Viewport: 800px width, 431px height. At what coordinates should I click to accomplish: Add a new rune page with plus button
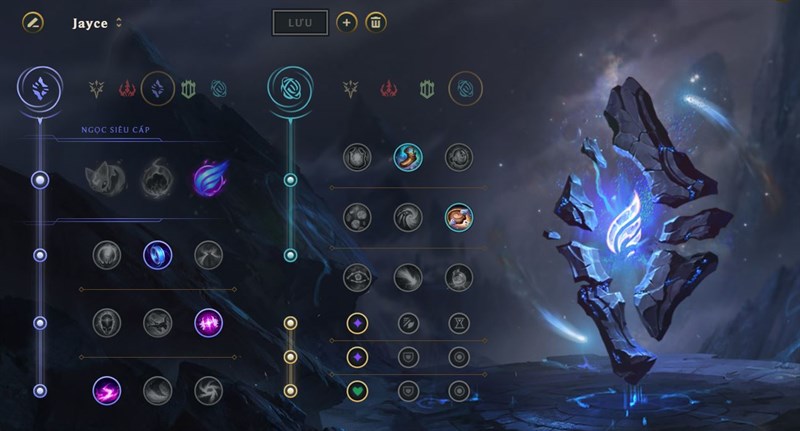pos(346,22)
